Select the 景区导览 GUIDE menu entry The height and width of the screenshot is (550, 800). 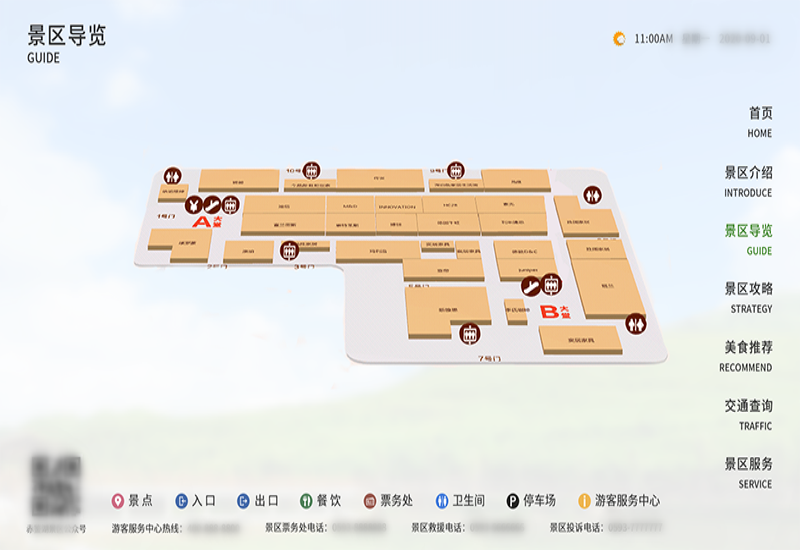tap(748, 239)
